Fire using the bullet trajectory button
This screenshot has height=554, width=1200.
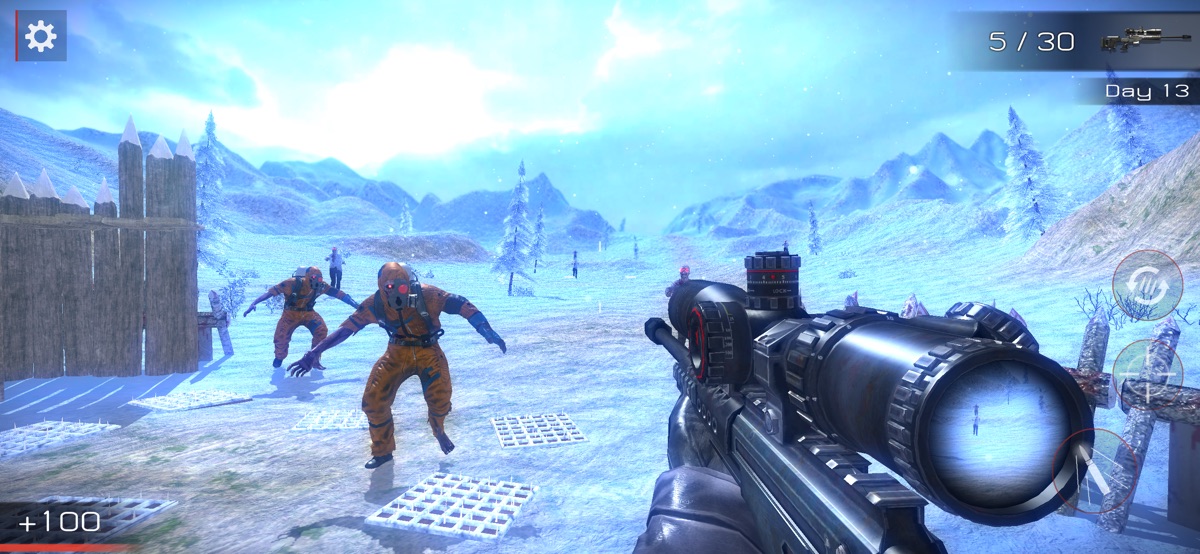click(x=1096, y=472)
